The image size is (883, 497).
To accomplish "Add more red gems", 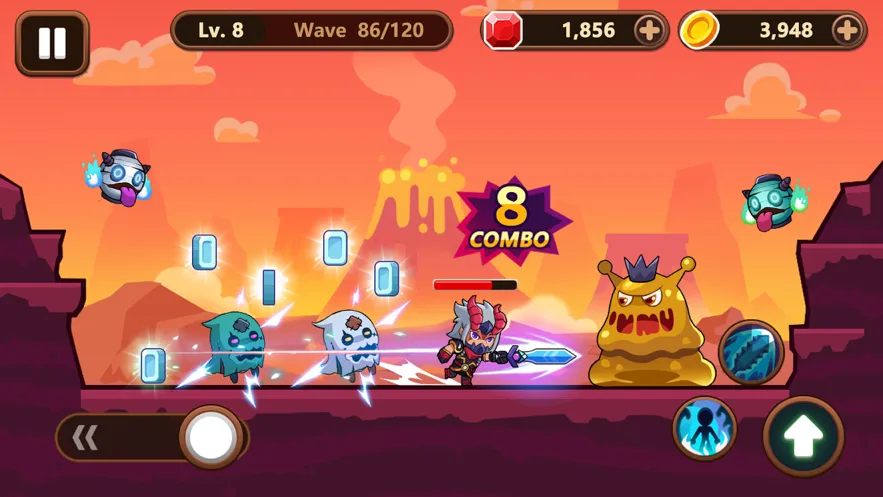I will click(x=648, y=31).
